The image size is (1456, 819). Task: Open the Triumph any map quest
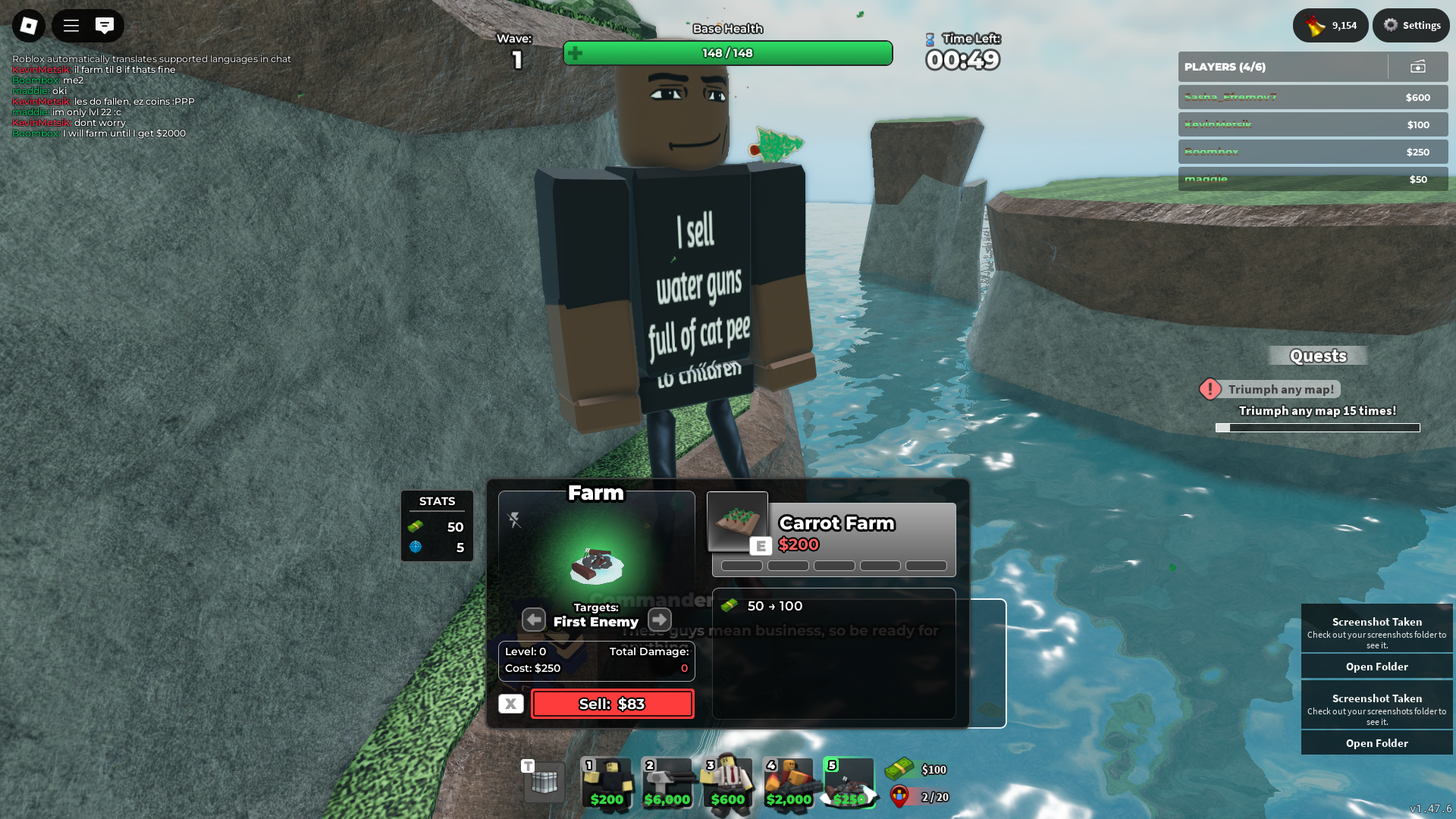point(1280,389)
